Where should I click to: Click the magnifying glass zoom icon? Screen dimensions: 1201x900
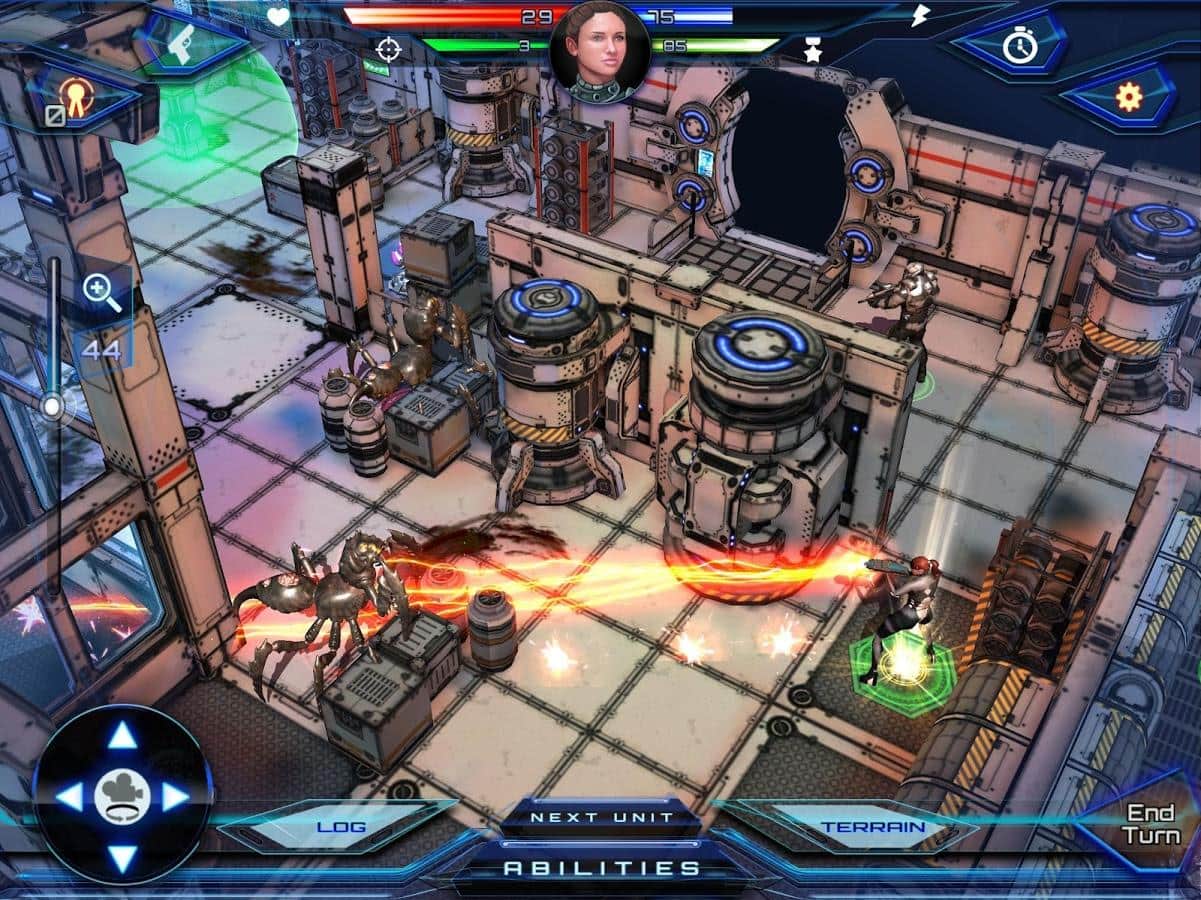[101, 293]
